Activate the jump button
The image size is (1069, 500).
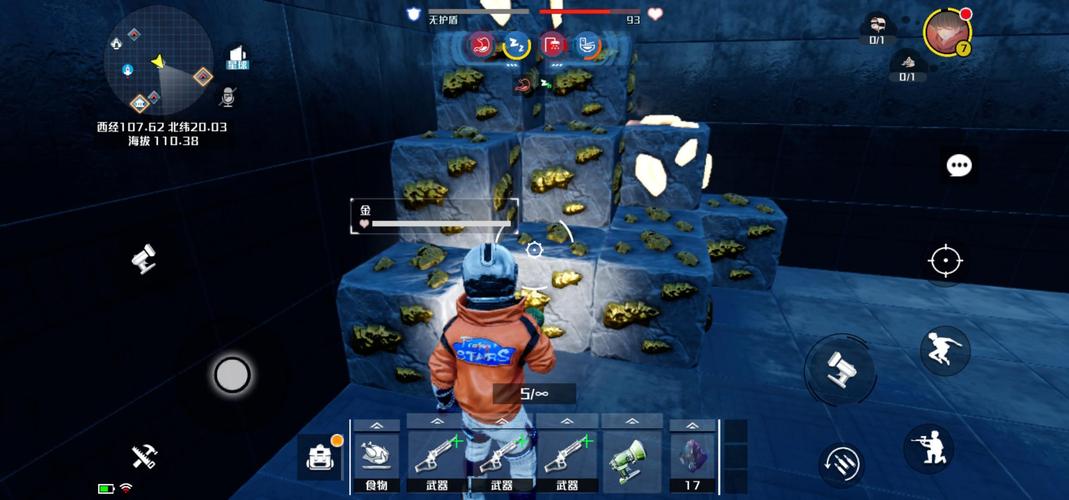pos(944,350)
